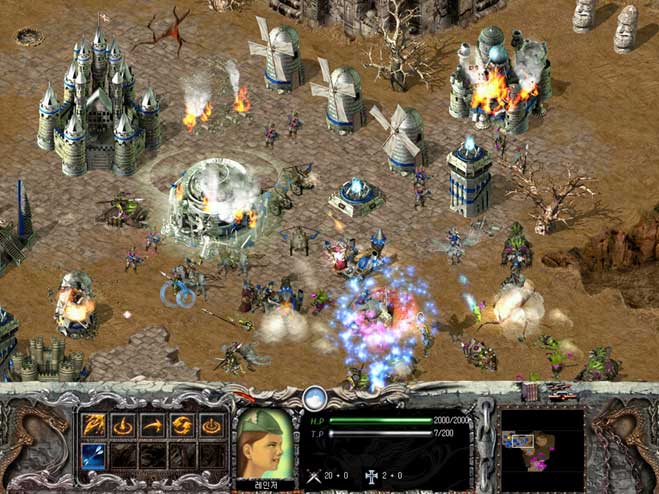Screen dimensions: 659x494
Task: Select the ranger unit portrait
Action: tap(265, 436)
